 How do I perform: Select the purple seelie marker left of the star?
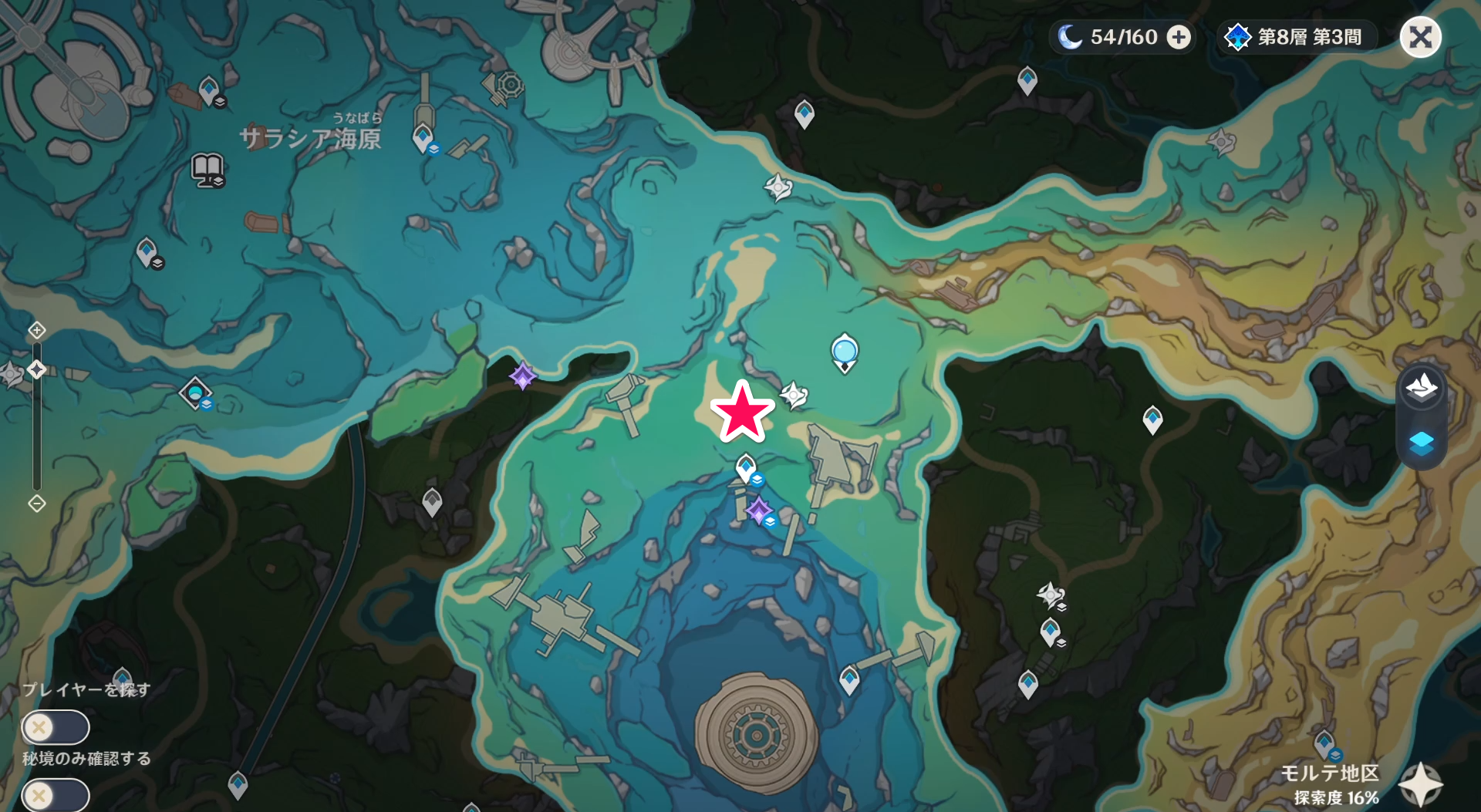pyautogui.click(x=523, y=377)
